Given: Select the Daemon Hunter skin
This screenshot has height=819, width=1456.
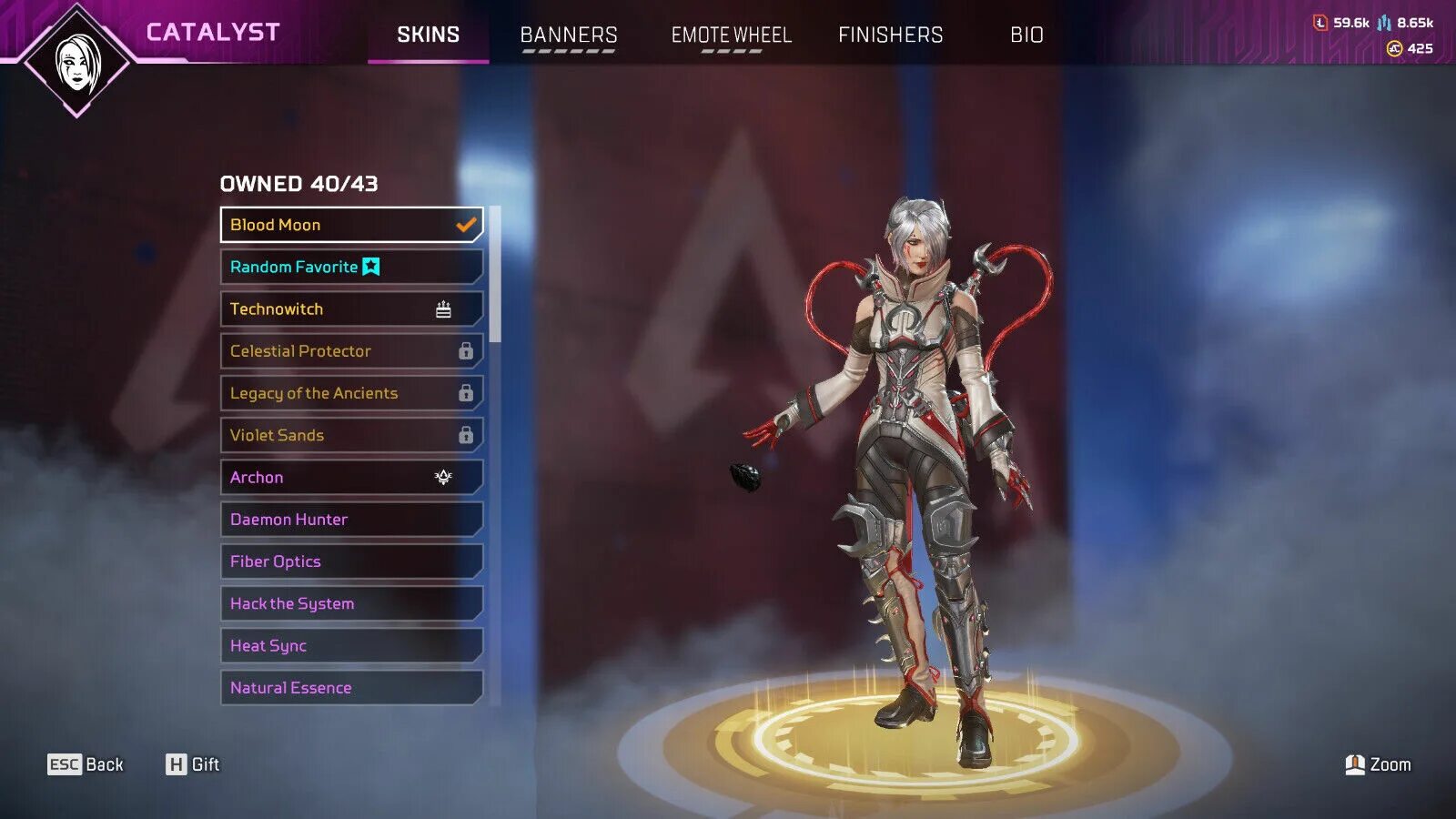Looking at the screenshot, I should point(351,520).
